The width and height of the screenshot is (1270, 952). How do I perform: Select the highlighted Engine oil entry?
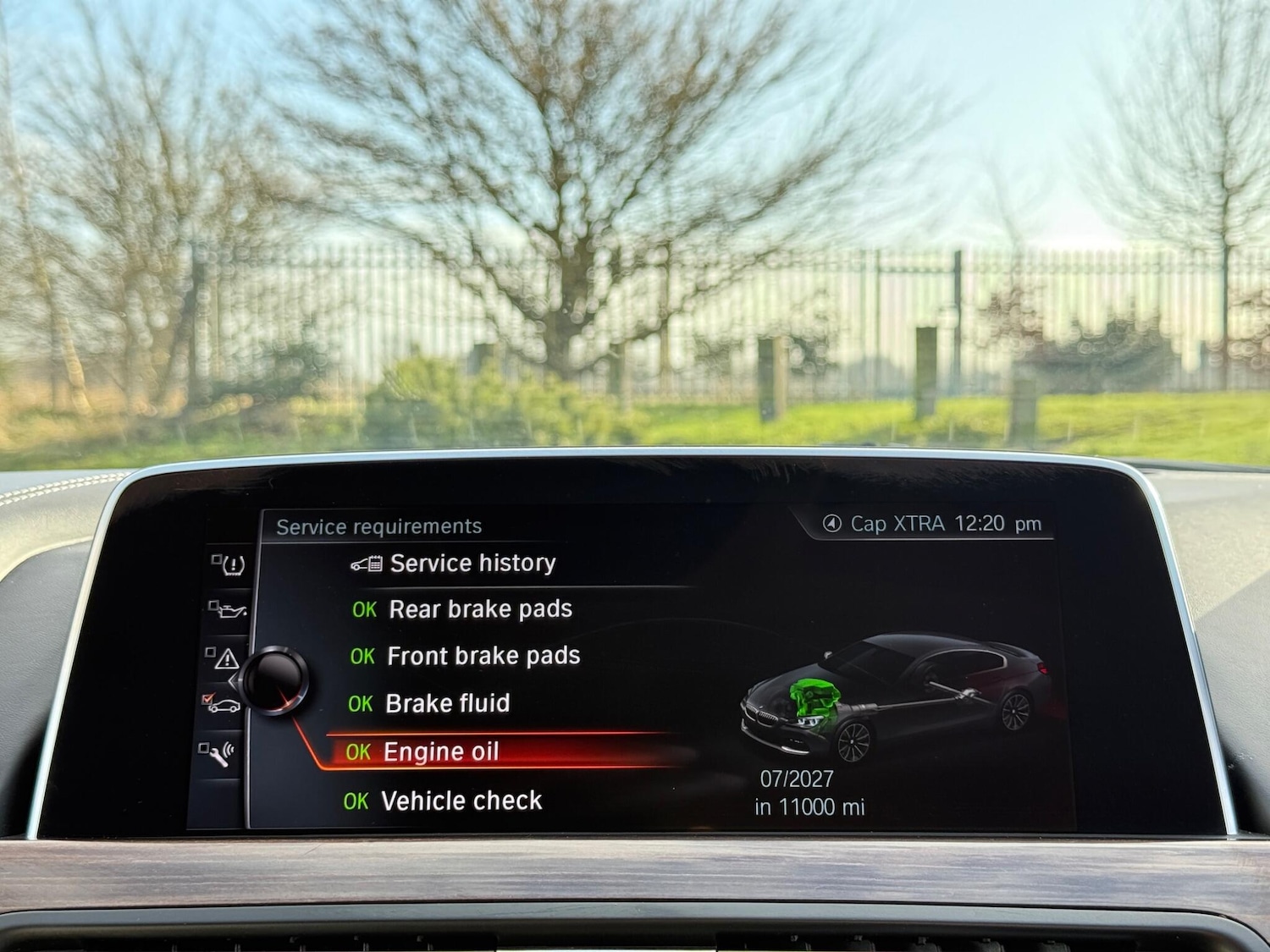coord(441,751)
